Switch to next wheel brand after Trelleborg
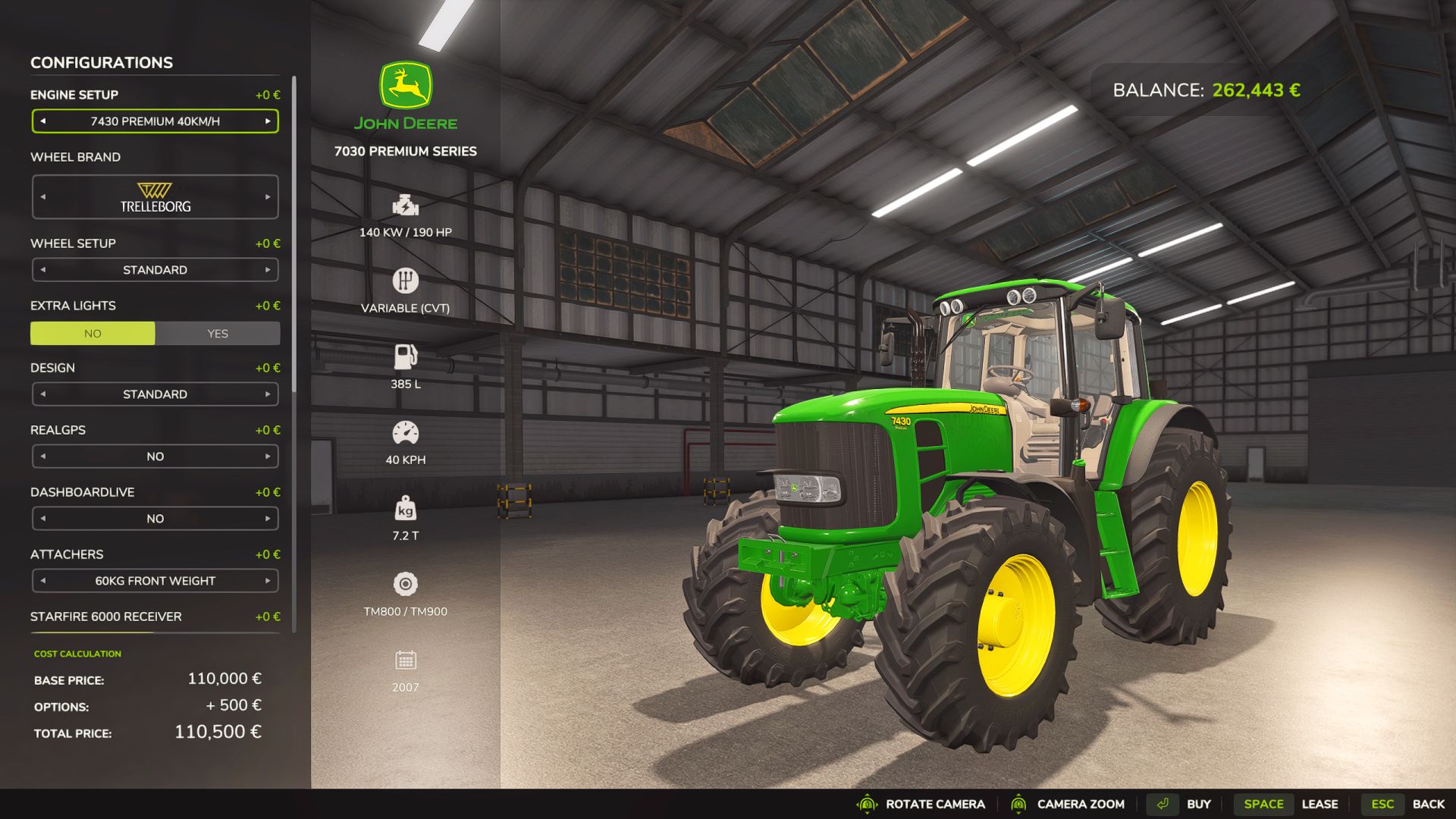This screenshot has height=819, width=1456. click(268, 197)
